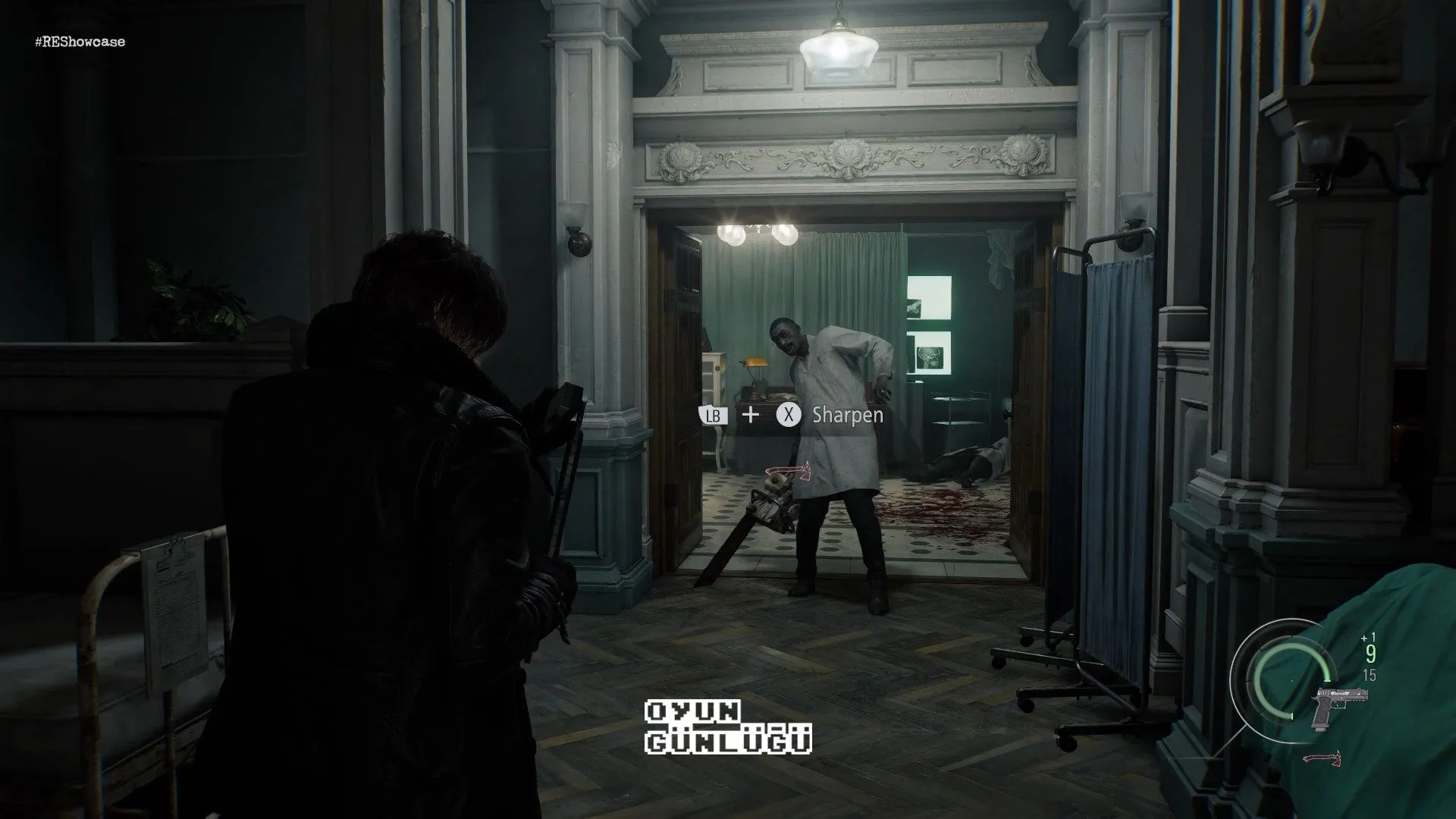Click the #REShowcase hashtag label
Viewport: 1456px width, 819px height.
coord(80,42)
